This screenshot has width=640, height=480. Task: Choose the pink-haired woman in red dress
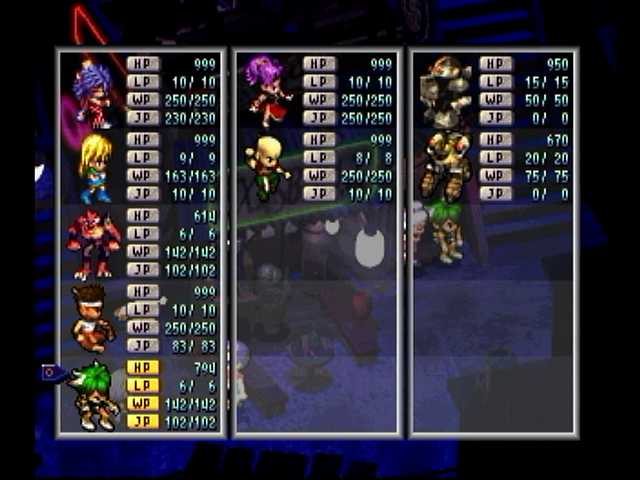coord(267,91)
